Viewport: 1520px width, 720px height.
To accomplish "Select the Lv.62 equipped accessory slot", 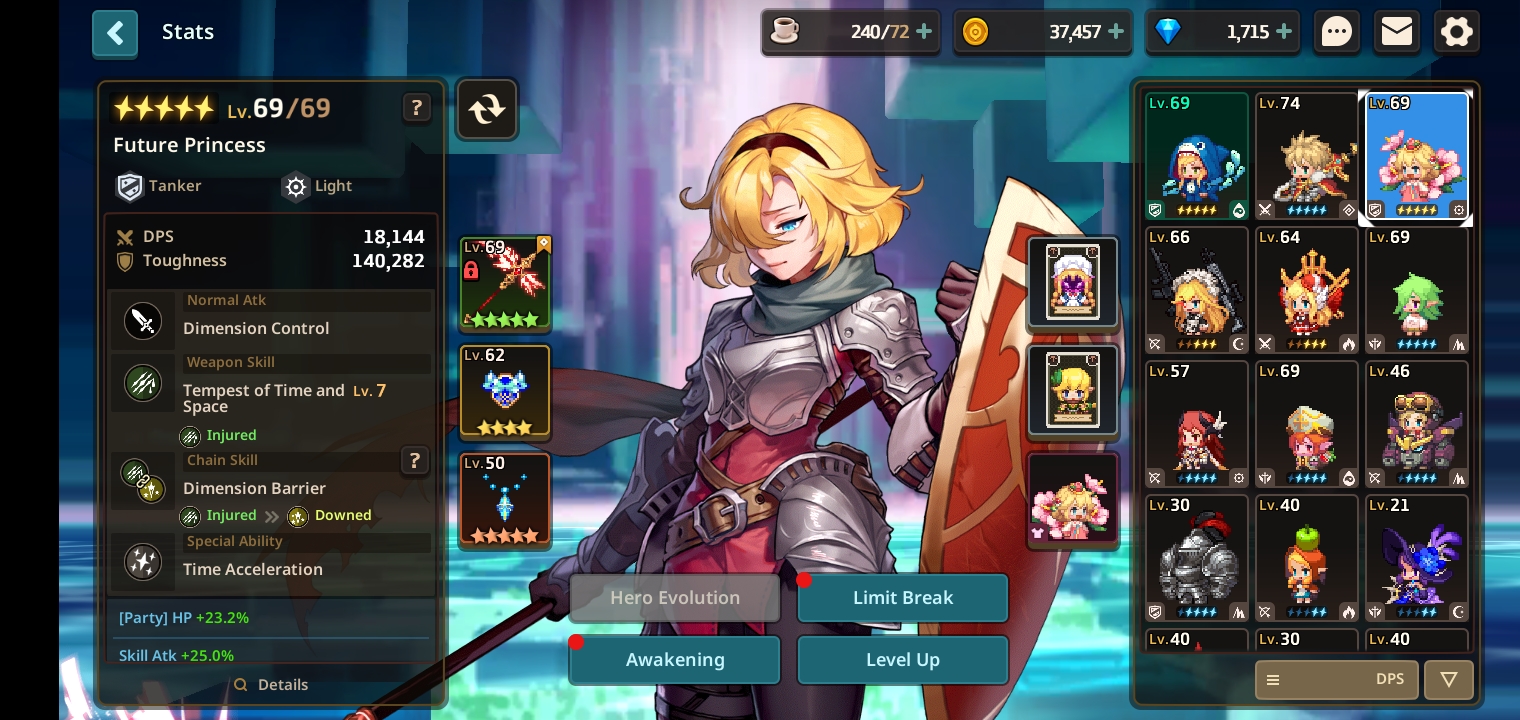I will point(504,390).
